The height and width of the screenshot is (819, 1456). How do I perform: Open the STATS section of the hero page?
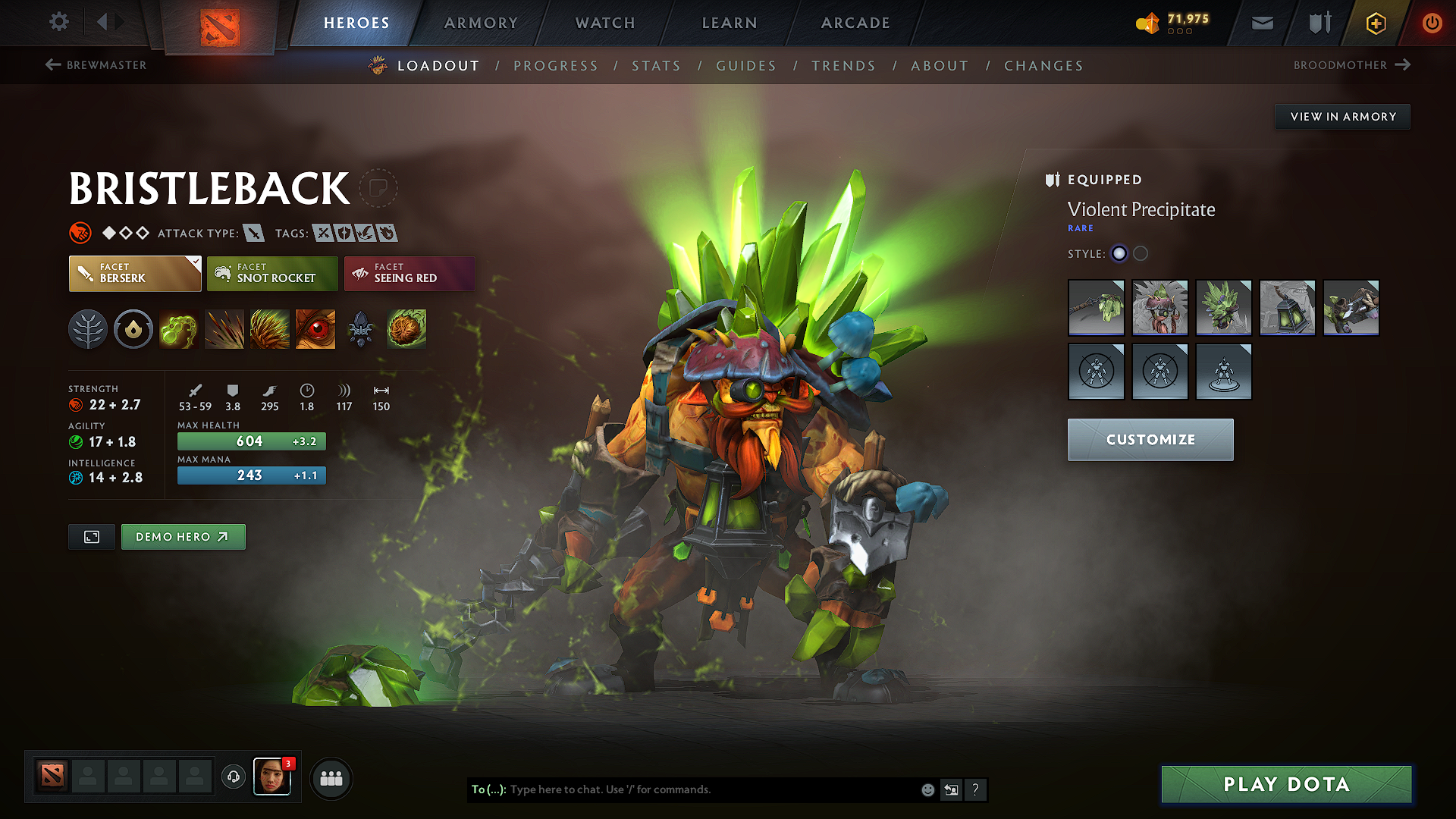pyautogui.click(x=656, y=66)
